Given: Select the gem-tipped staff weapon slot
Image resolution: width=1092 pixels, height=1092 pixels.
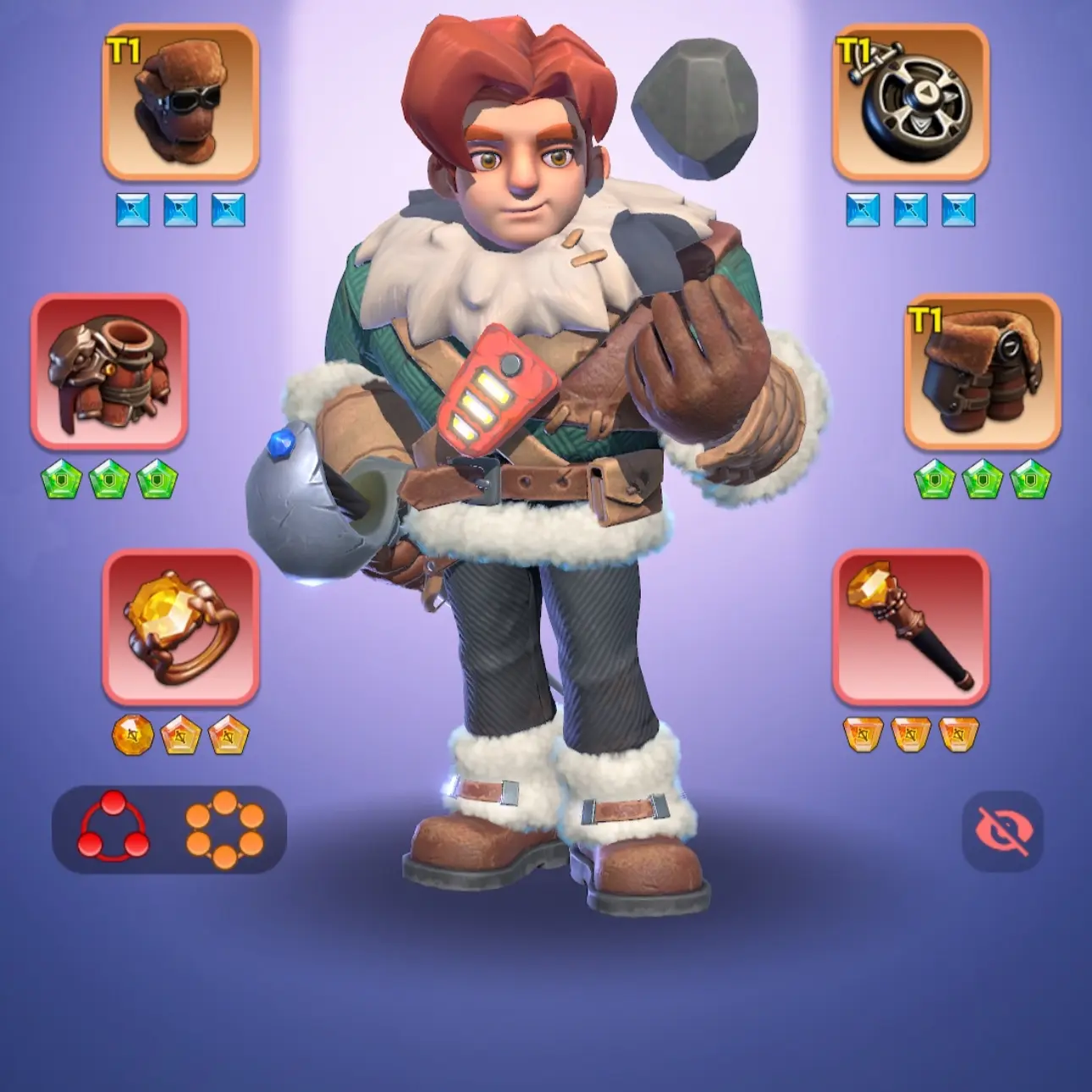Looking at the screenshot, I should point(911,628).
